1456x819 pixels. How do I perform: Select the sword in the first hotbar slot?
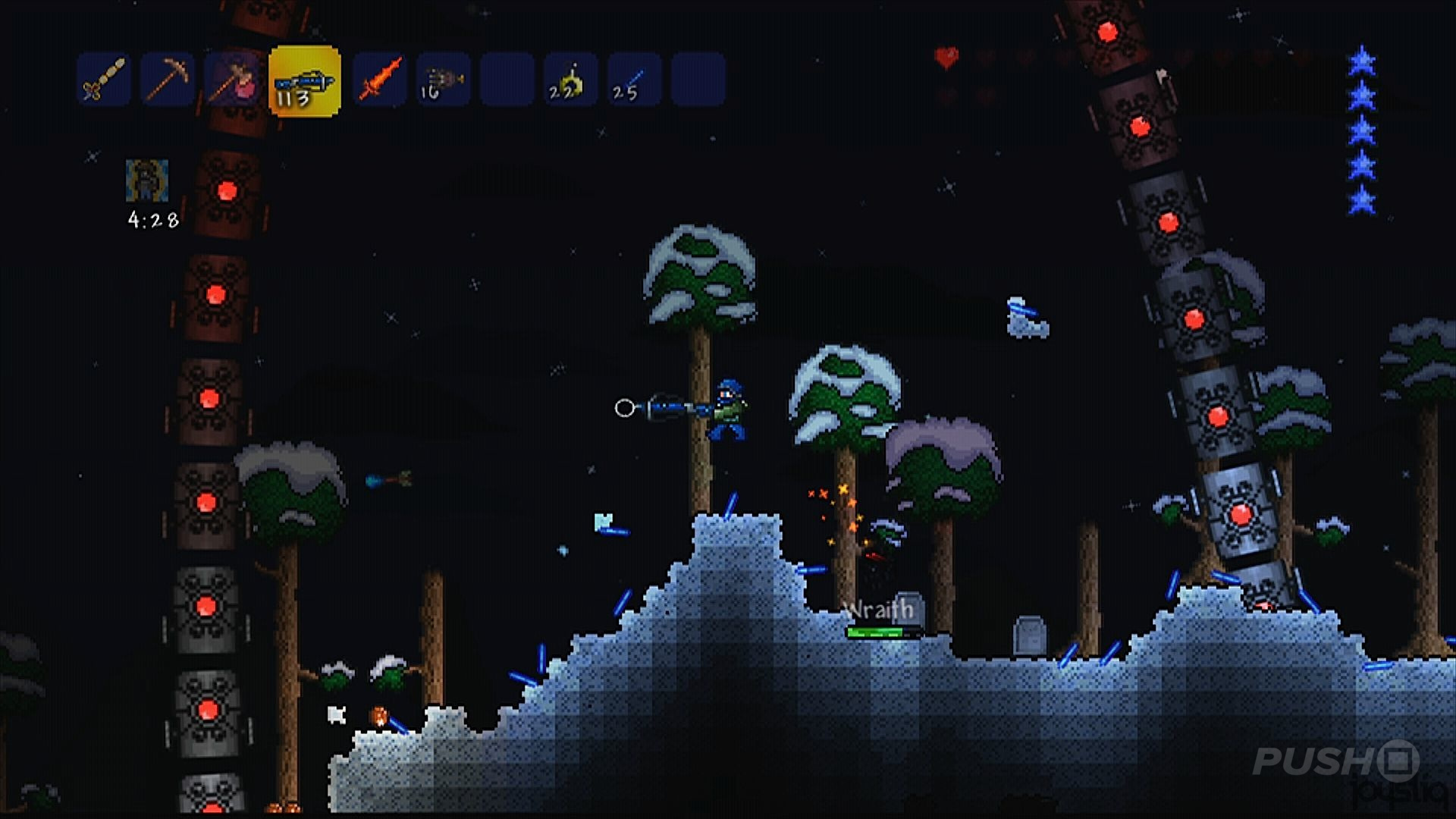point(102,80)
